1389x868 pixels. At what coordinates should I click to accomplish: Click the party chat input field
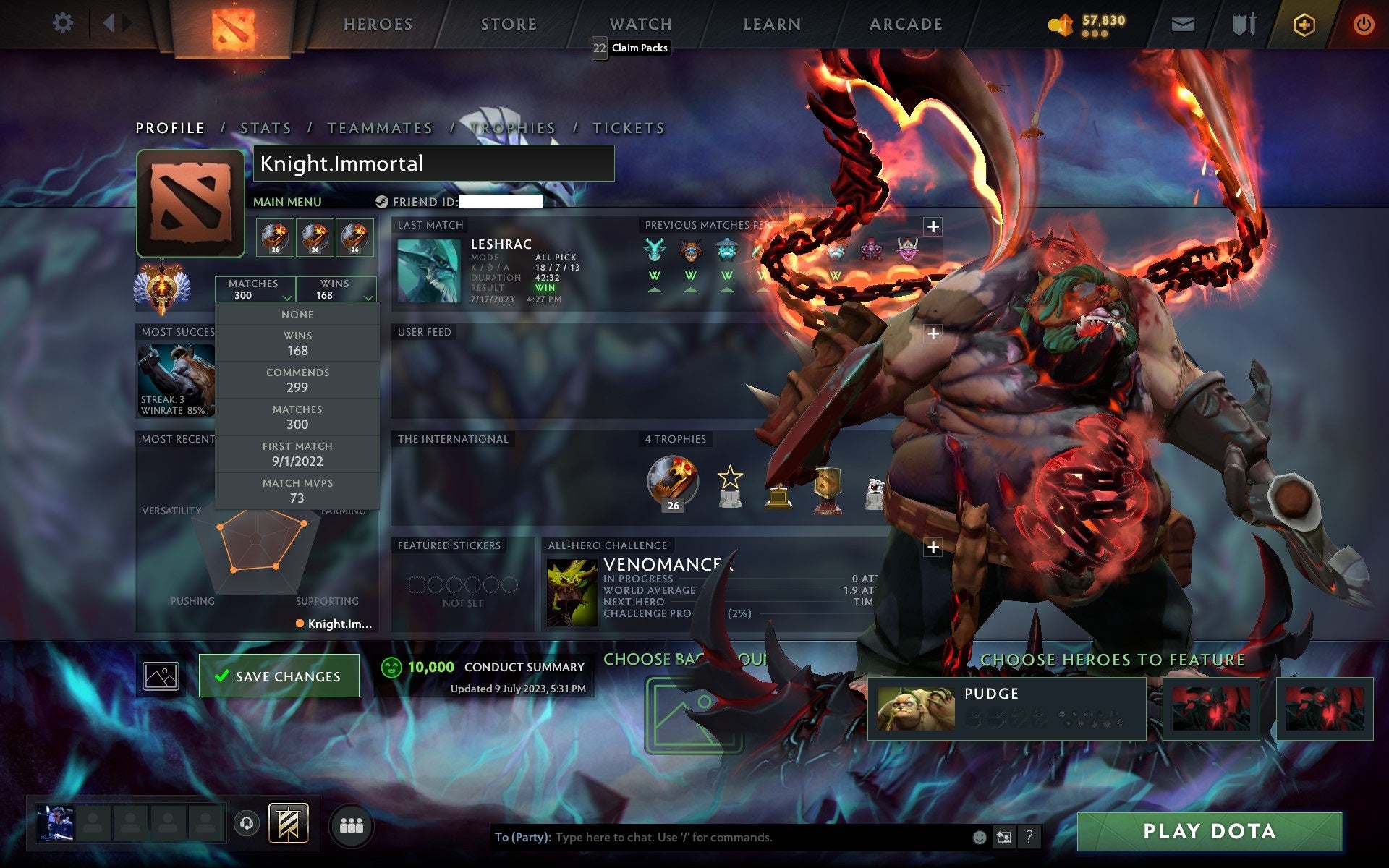[723, 838]
